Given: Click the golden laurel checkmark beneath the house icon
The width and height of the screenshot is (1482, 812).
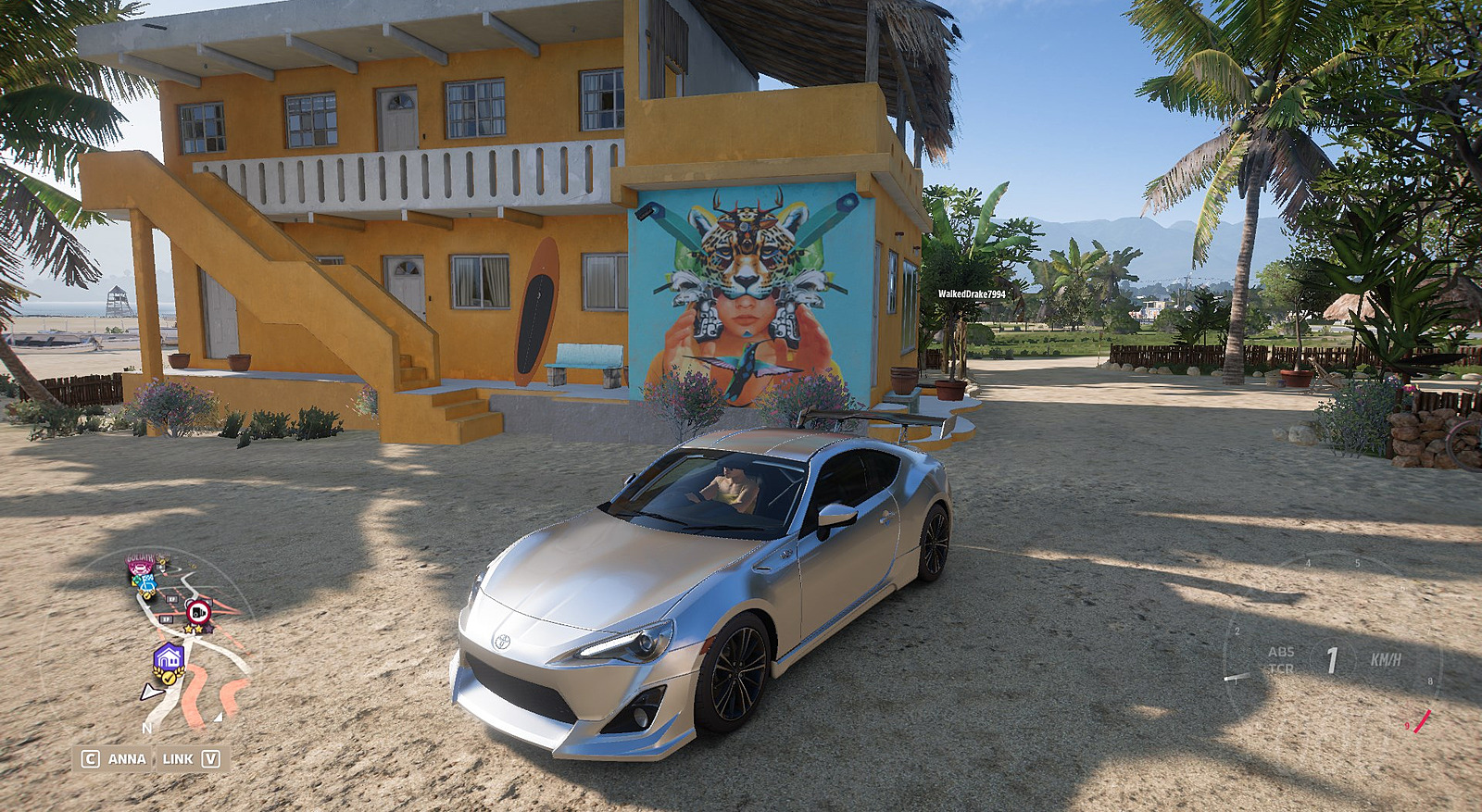Looking at the screenshot, I should pyautogui.click(x=169, y=677).
